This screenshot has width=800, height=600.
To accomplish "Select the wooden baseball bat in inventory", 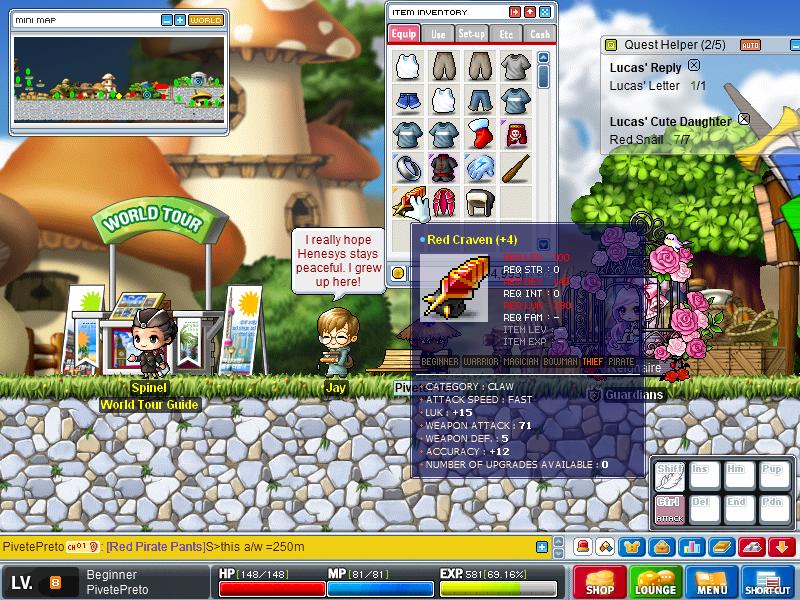I will (515, 166).
